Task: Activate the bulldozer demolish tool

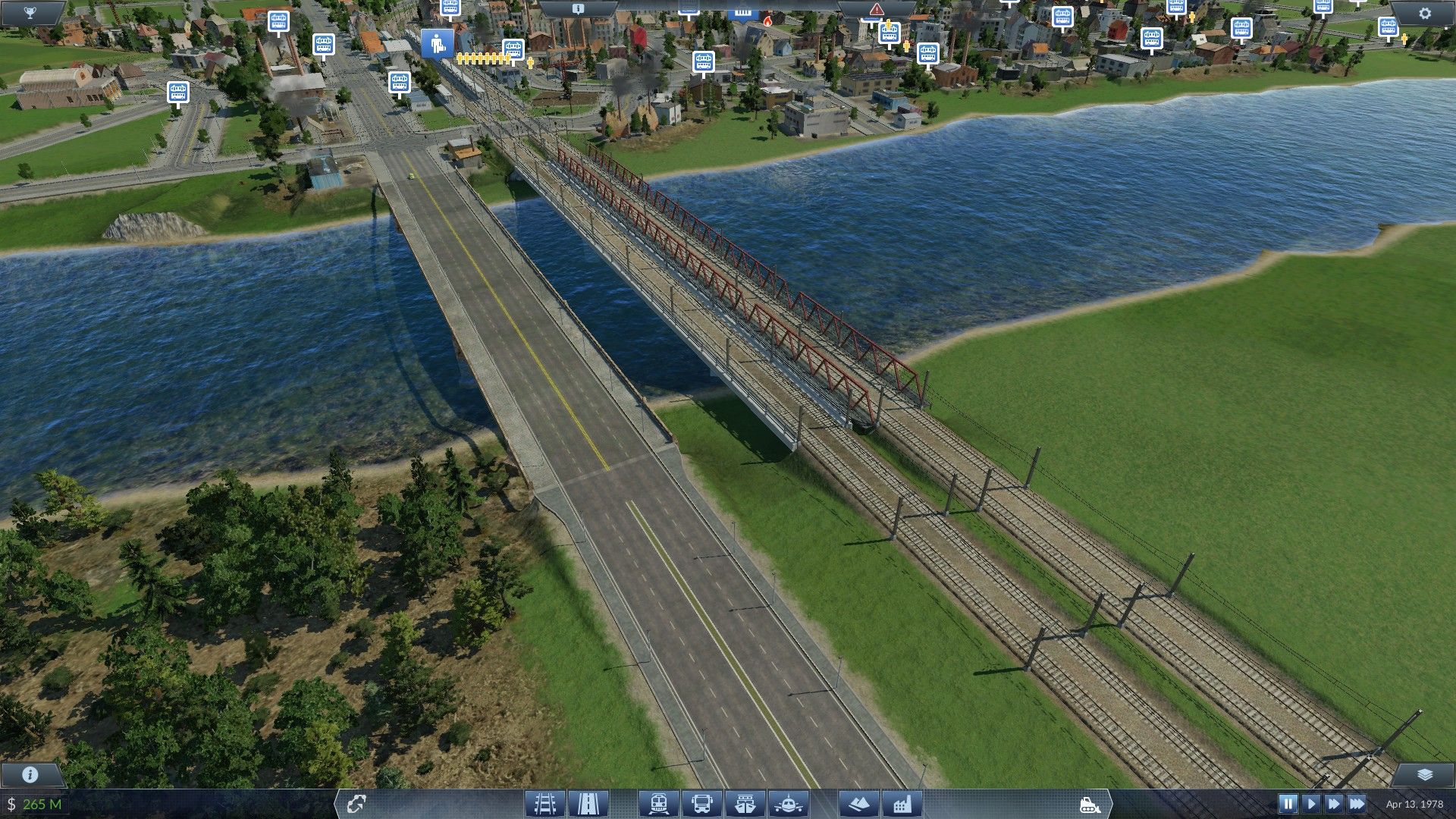Action: 1090,802
